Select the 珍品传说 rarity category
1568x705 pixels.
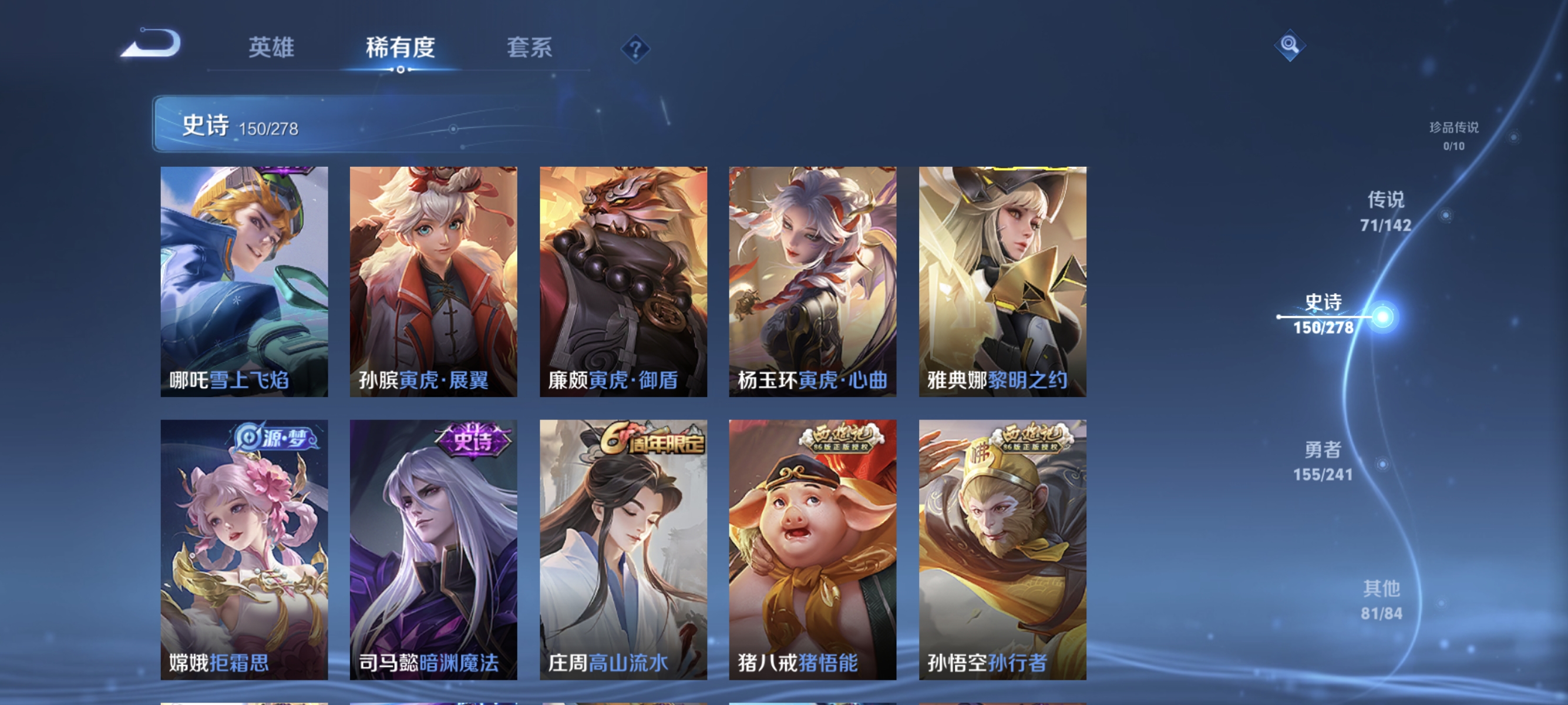tap(1455, 135)
